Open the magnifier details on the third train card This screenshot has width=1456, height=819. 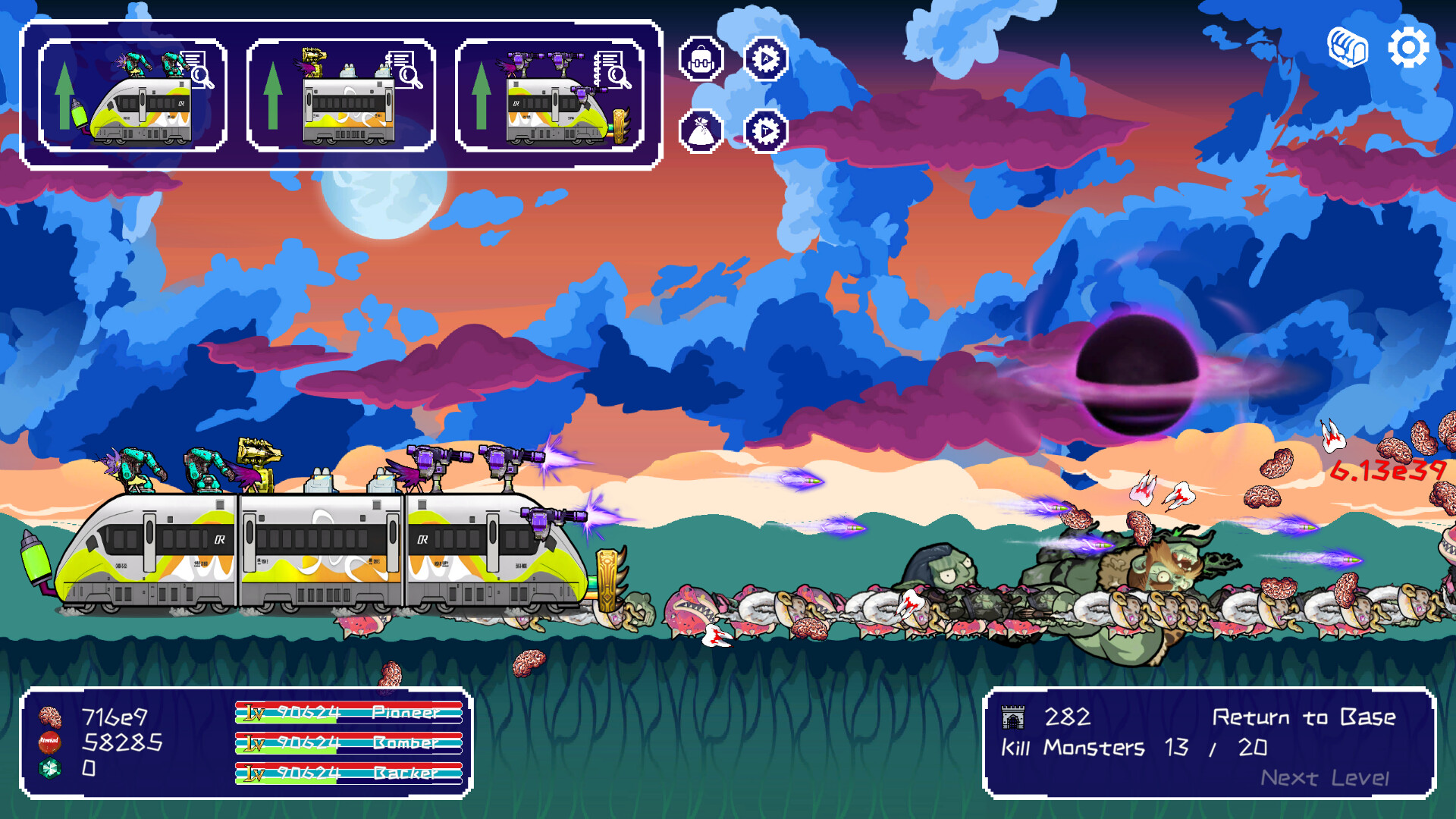coord(616,76)
